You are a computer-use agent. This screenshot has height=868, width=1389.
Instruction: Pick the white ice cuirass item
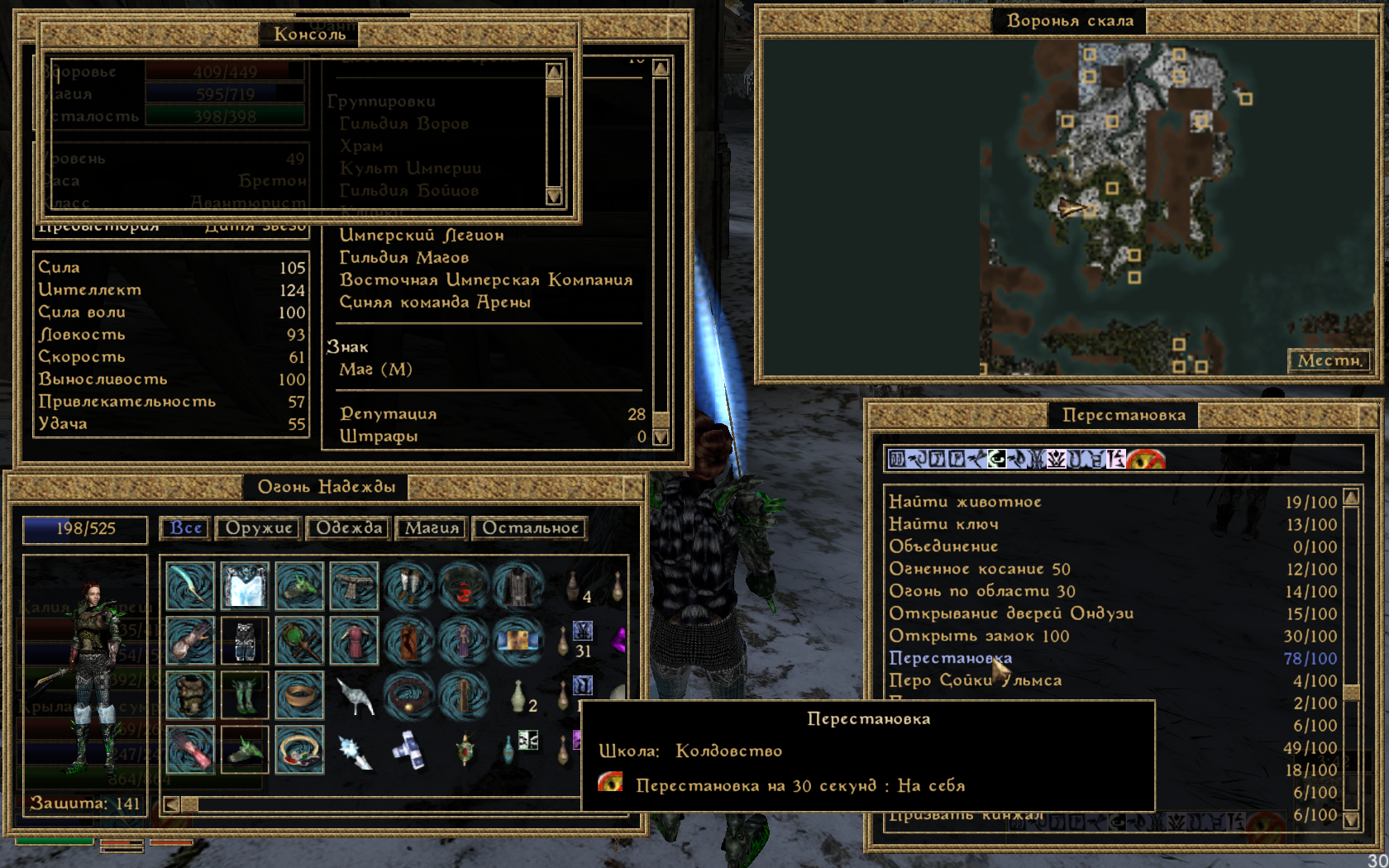coord(245,586)
